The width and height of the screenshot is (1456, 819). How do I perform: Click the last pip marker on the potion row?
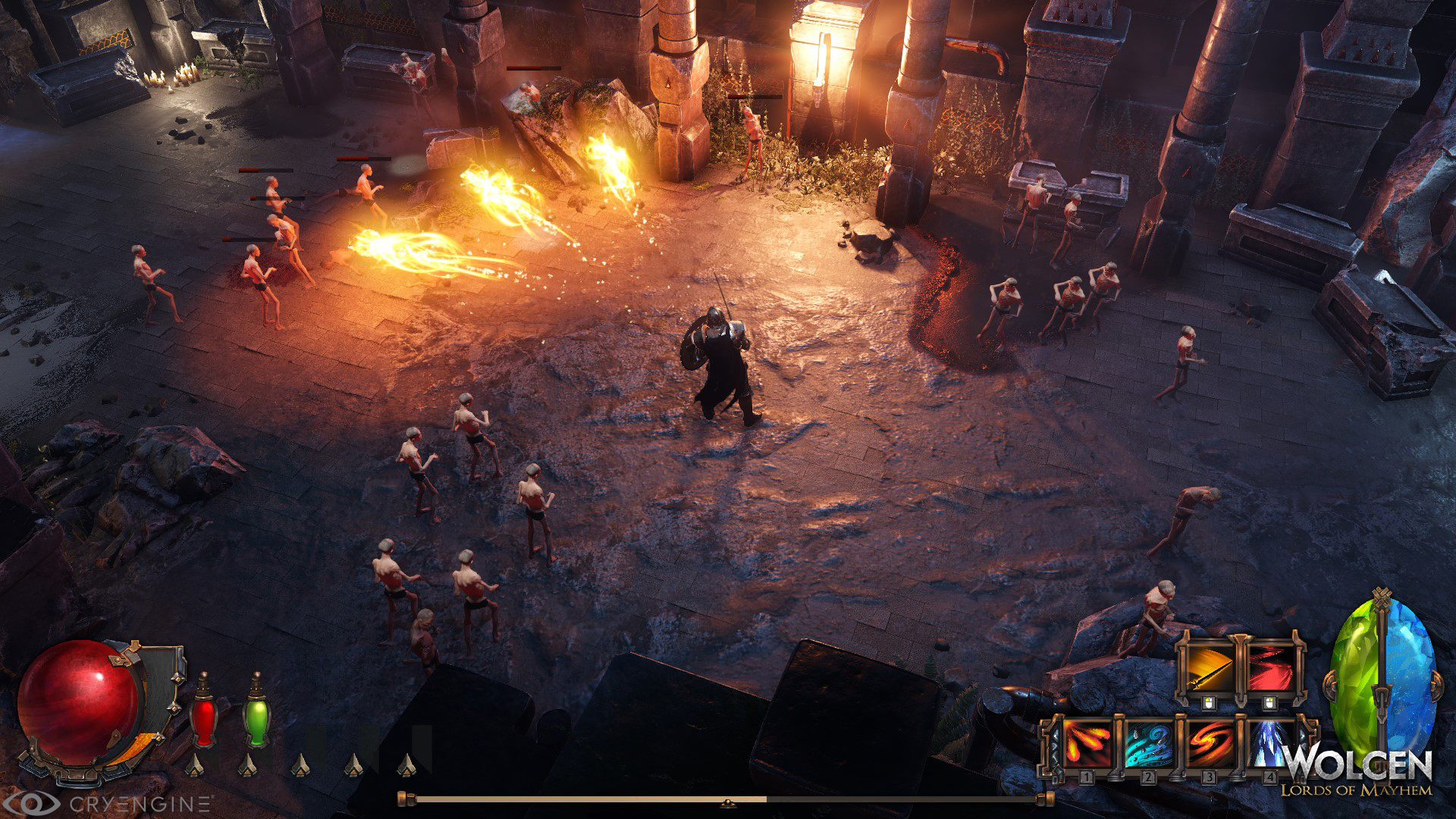(406, 765)
